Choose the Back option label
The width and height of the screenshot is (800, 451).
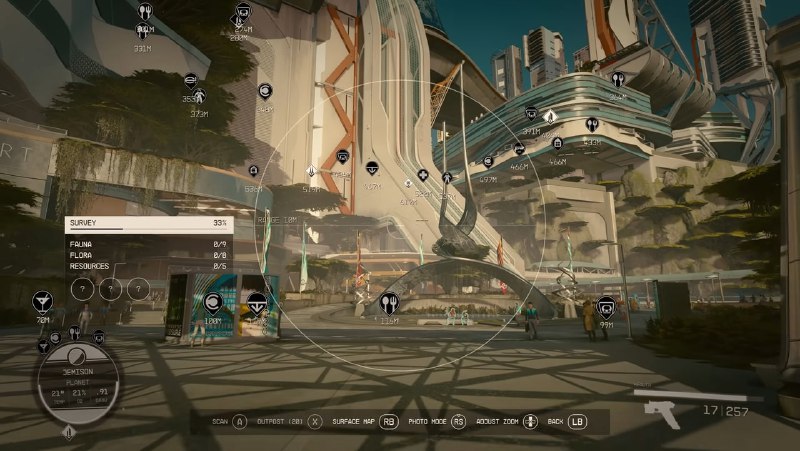tap(556, 422)
